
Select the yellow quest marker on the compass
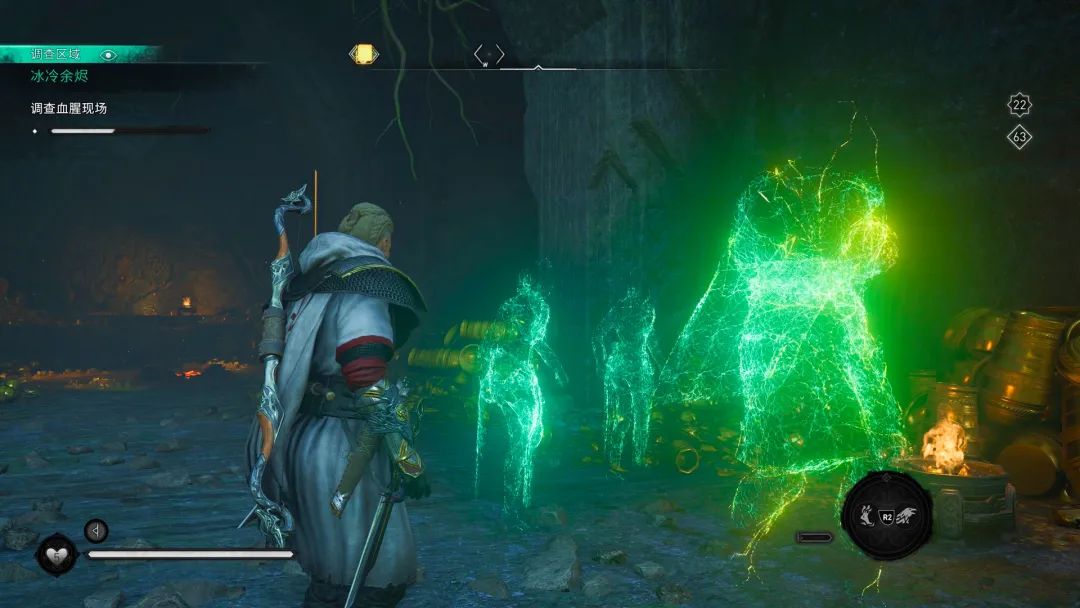(x=364, y=54)
